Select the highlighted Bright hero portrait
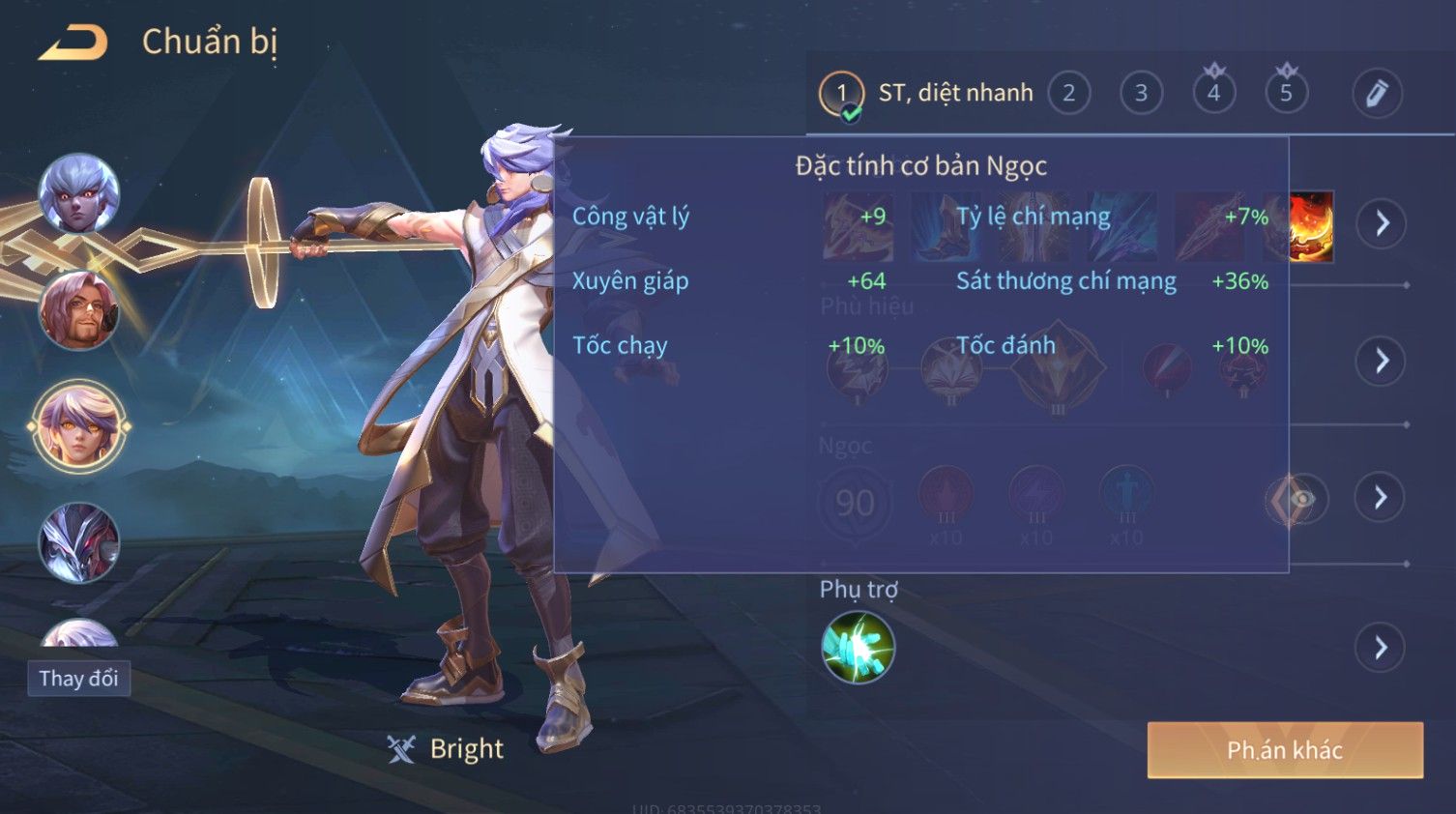Viewport: 1456px width, 814px height. point(79,426)
